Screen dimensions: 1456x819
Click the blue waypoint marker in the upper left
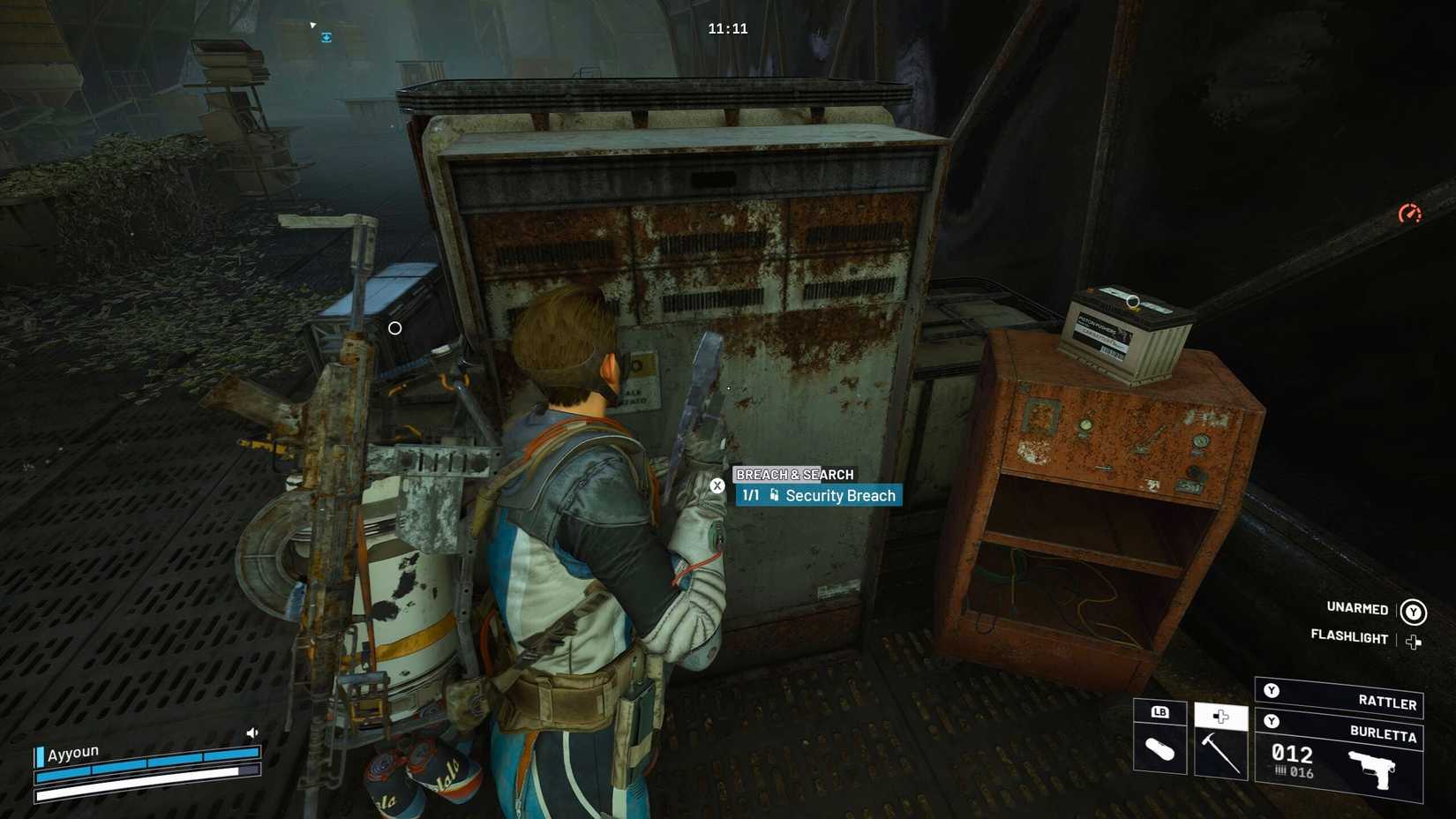(x=327, y=36)
